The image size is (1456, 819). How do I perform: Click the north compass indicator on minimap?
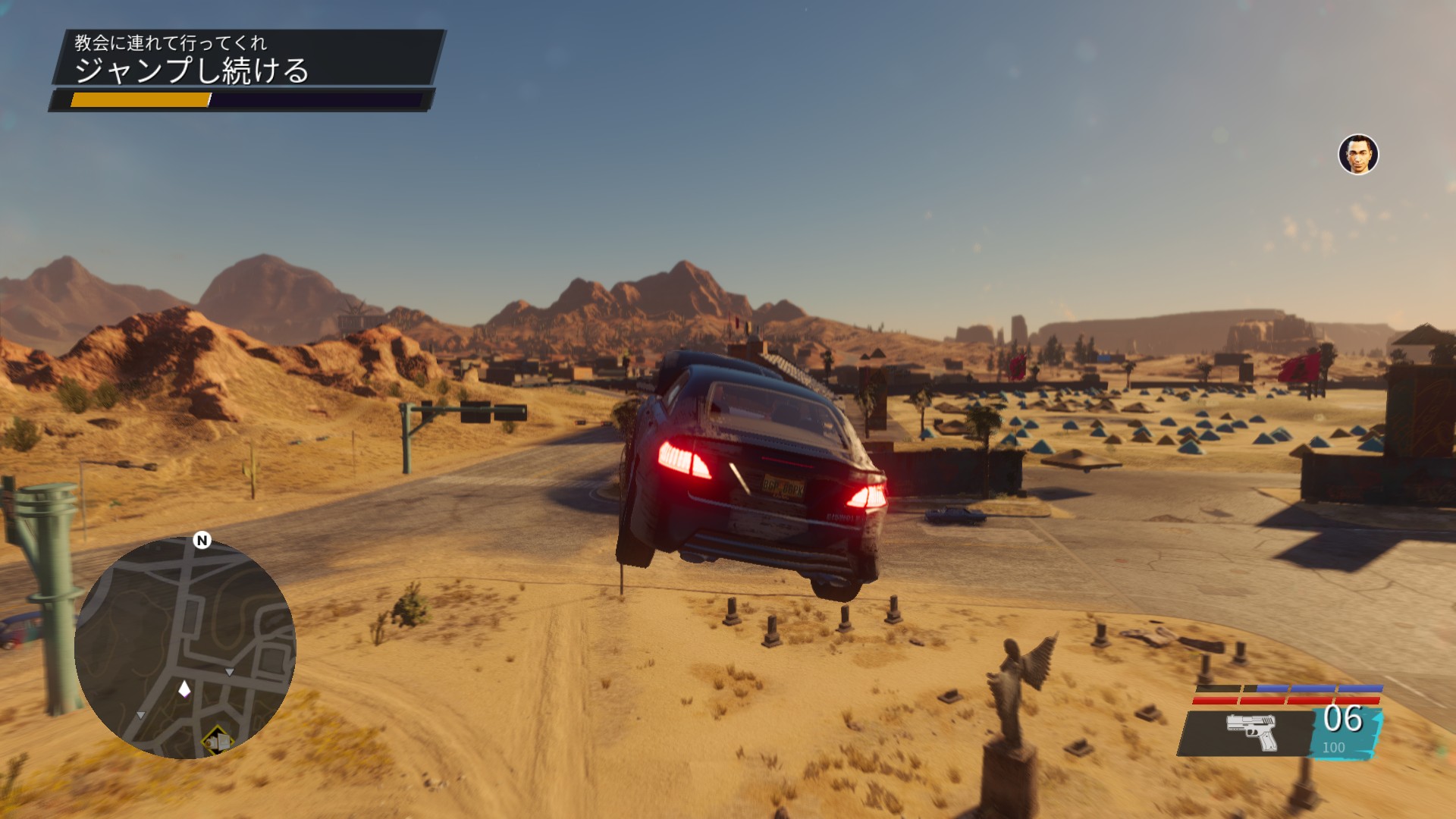coord(202,540)
